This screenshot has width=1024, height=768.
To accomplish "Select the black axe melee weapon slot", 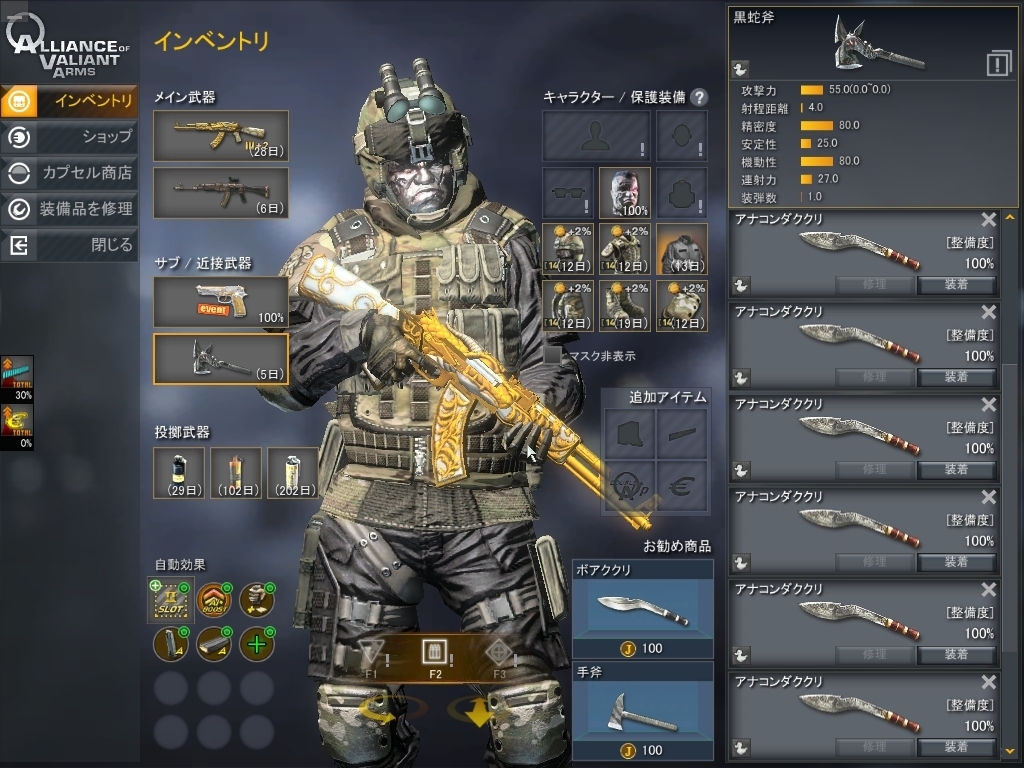I will pyautogui.click(x=221, y=359).
